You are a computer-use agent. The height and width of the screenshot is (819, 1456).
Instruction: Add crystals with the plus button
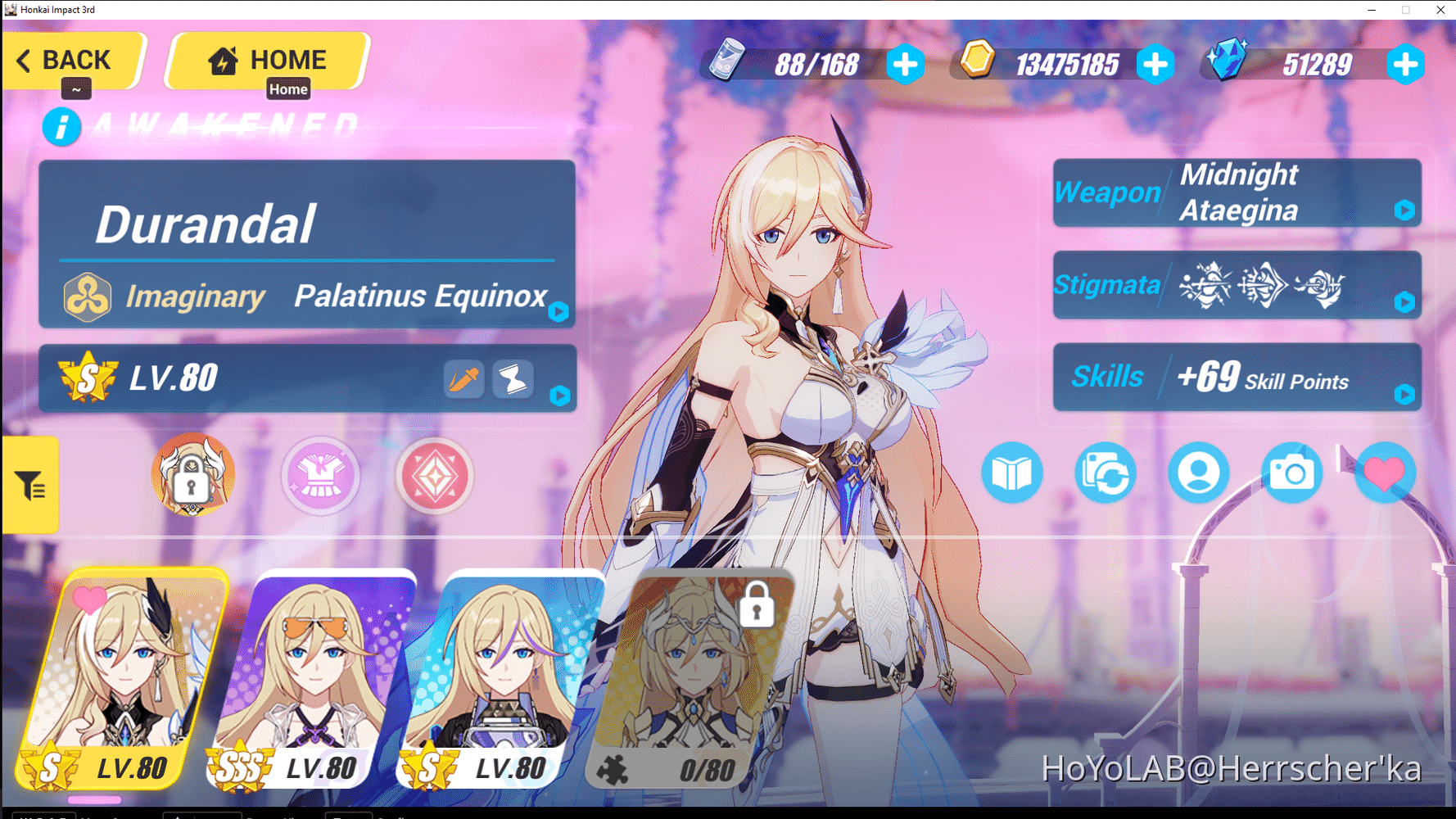coord(1407,63)
